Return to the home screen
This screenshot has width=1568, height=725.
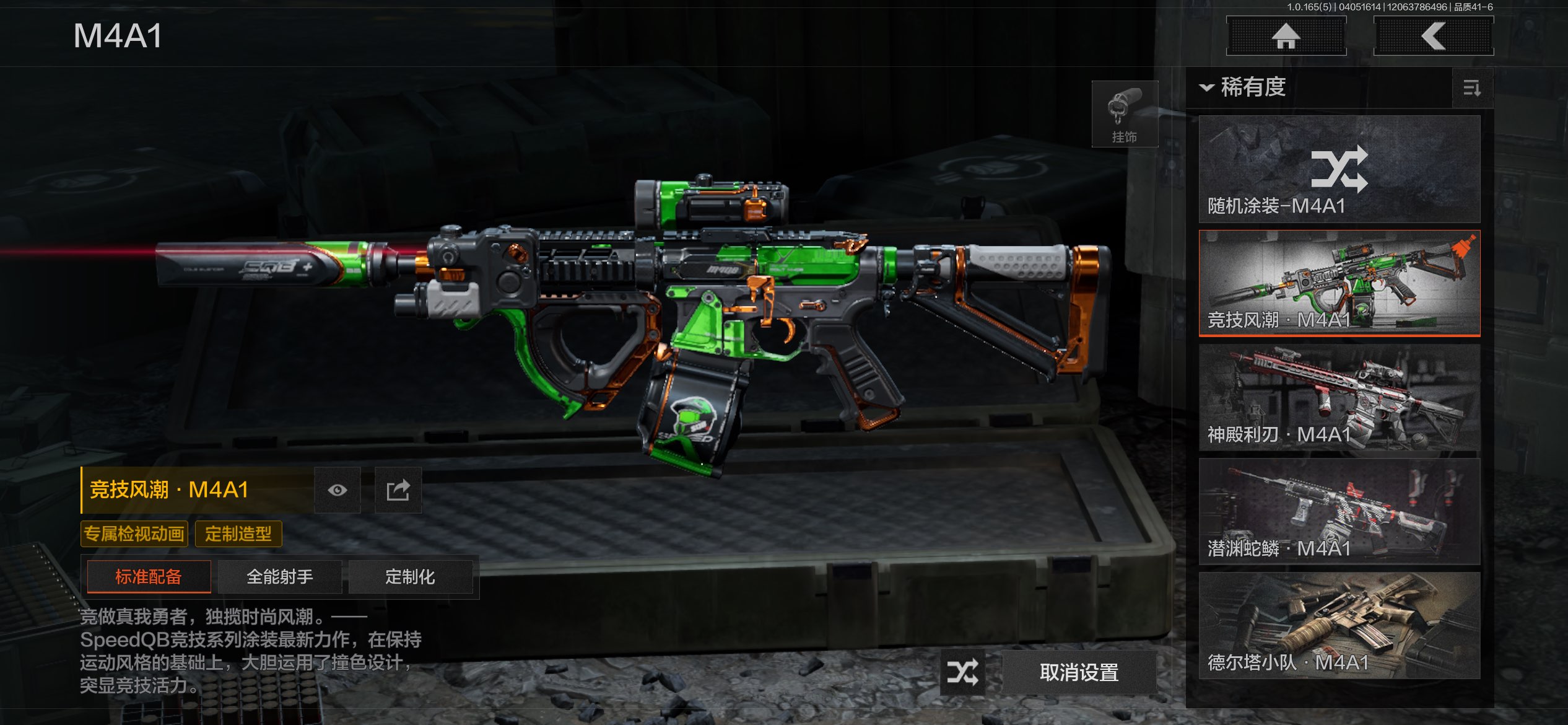[1286, 36]
